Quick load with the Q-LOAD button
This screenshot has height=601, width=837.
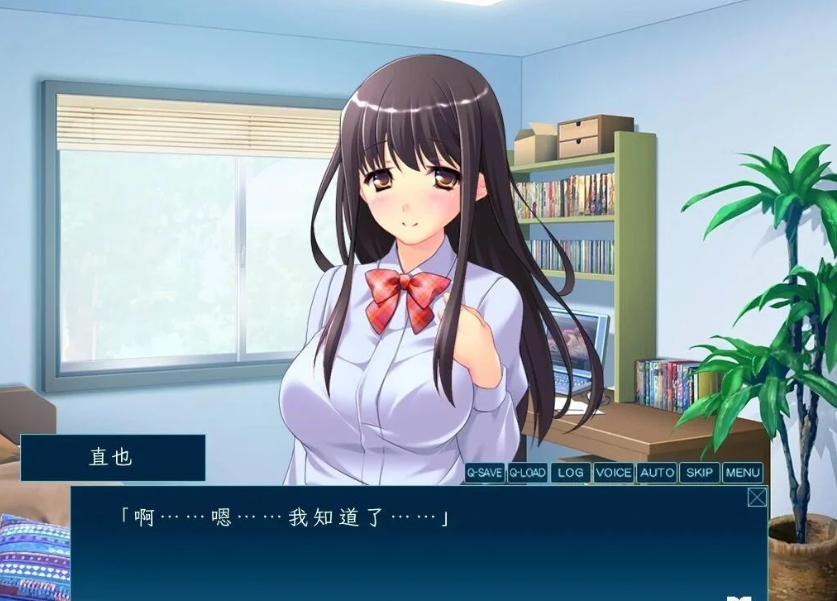[x=527, y=473]
